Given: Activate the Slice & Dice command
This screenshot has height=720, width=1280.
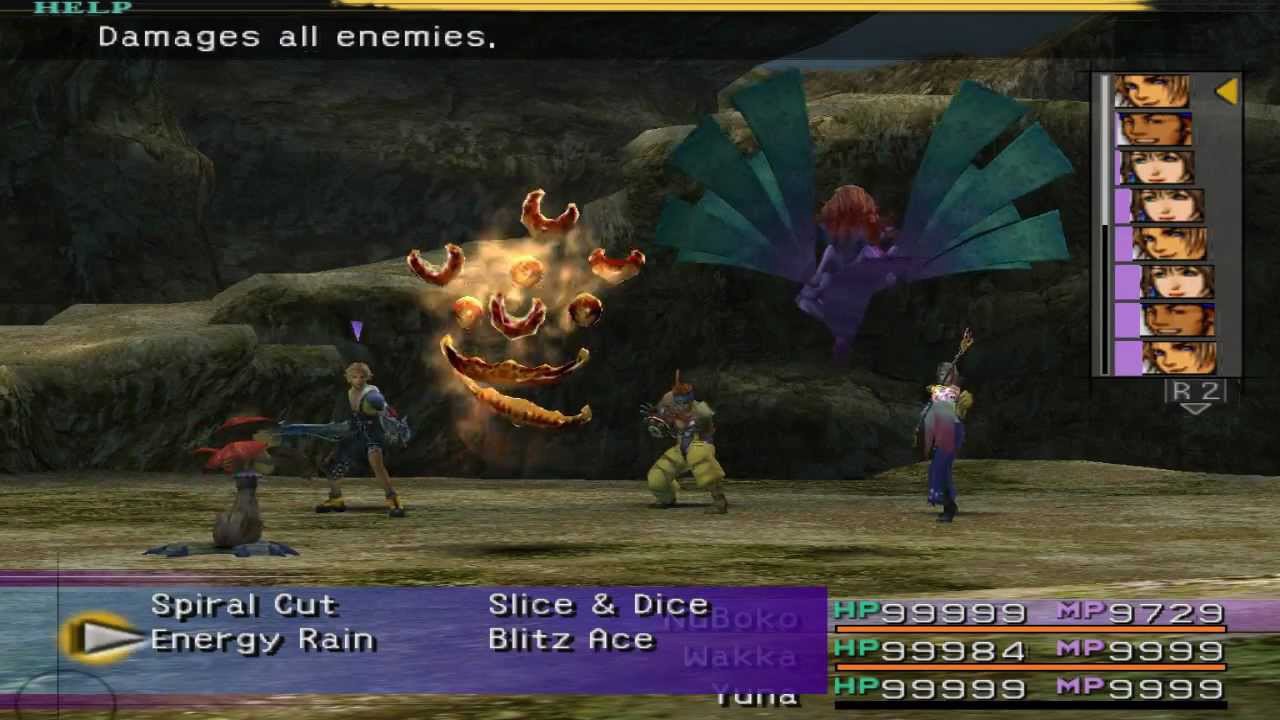Looking at the screenshot, I should pyautogui.click(x=598, y=605).
